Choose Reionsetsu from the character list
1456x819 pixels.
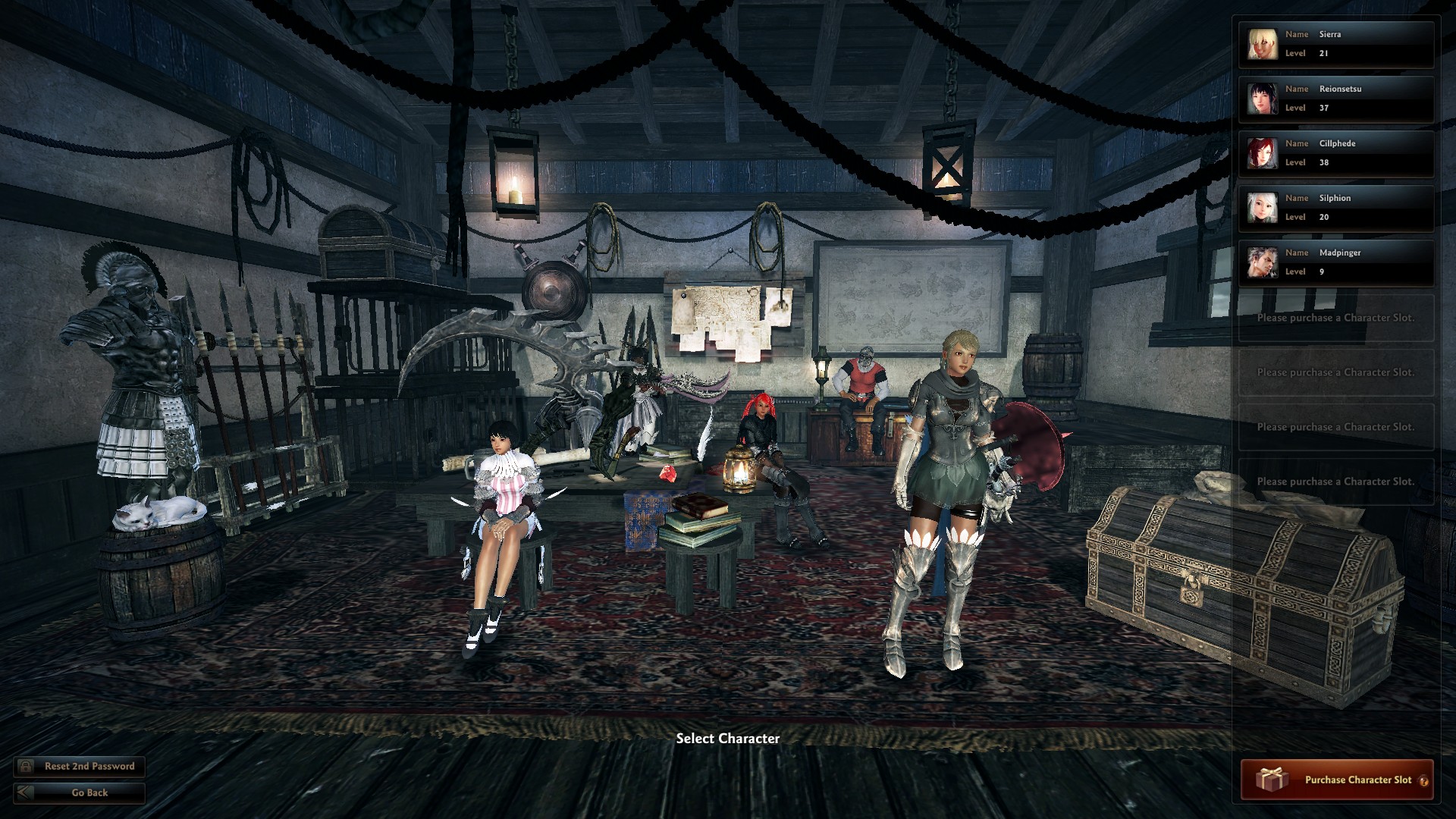[1336, 99]
